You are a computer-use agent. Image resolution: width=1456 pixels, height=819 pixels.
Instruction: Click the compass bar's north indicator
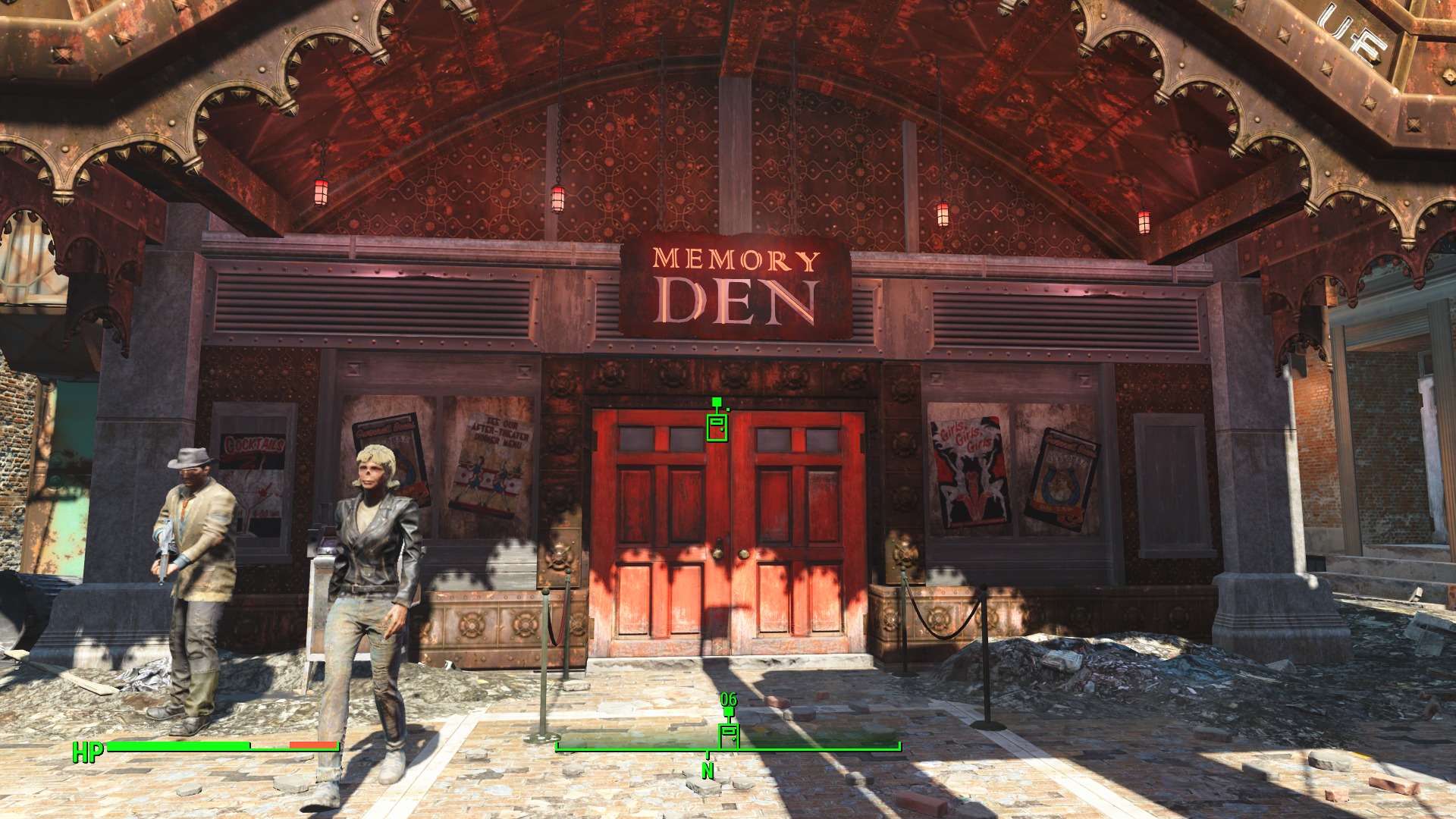(708, 770)
